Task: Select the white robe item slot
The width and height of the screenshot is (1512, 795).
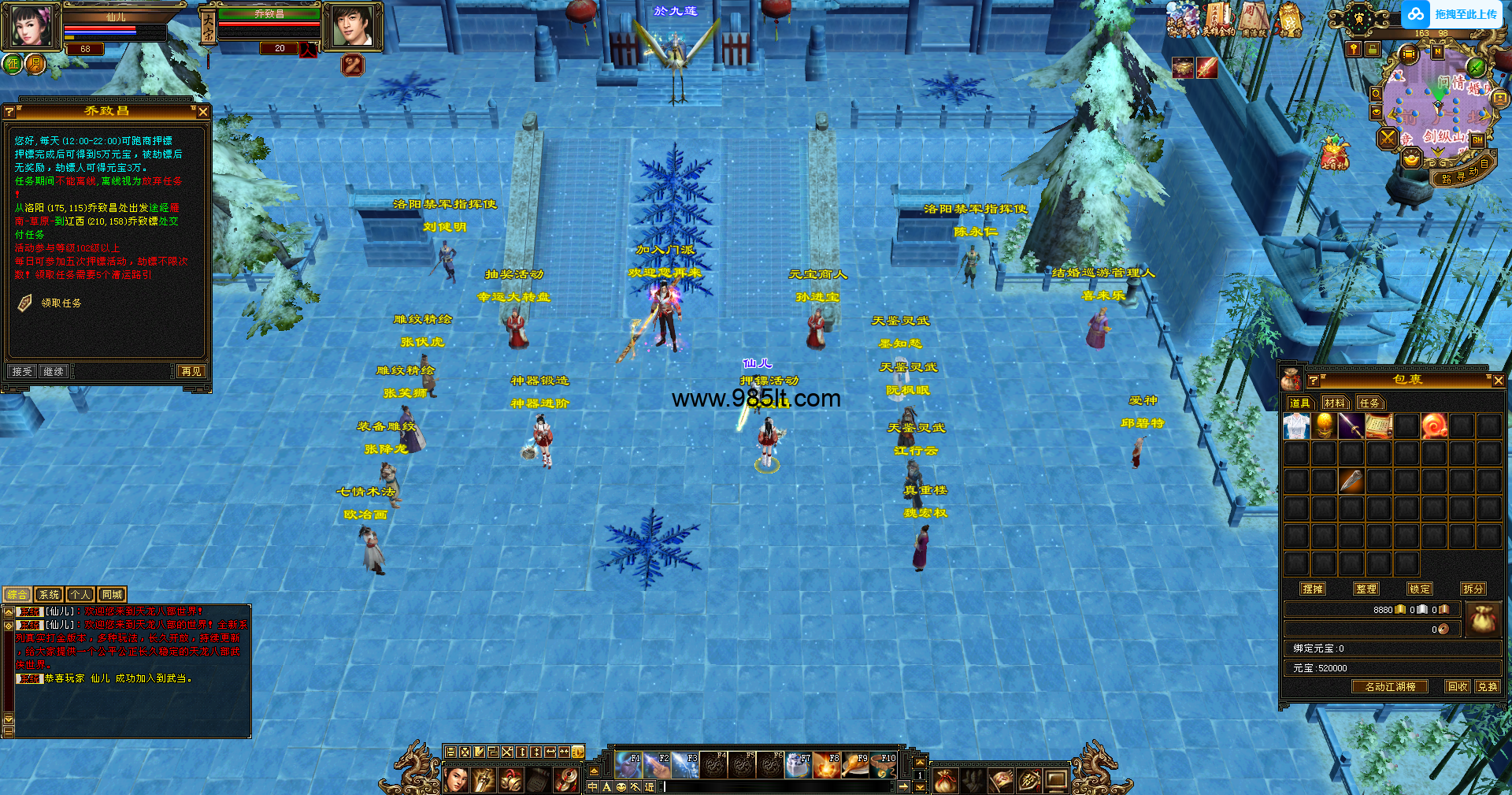Action: (x=1296, y=426)
